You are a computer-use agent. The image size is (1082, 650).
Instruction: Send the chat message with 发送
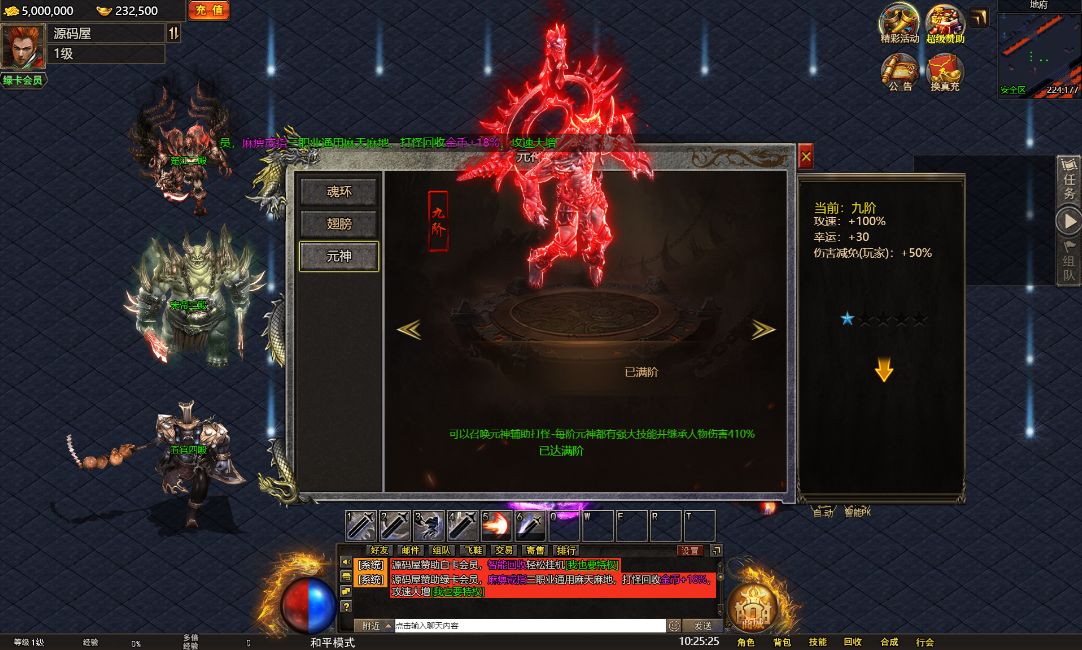pyautogui.click(x=703, y=626)
